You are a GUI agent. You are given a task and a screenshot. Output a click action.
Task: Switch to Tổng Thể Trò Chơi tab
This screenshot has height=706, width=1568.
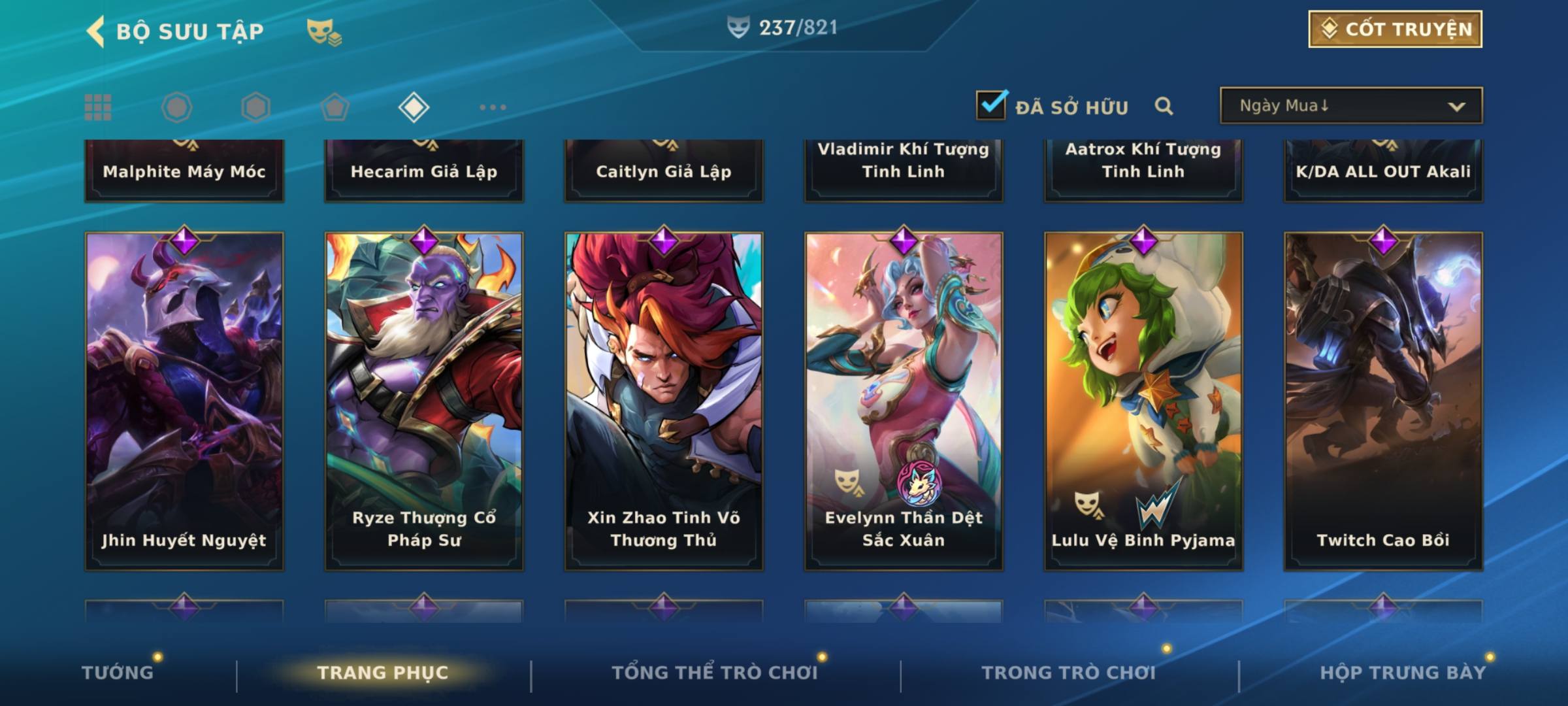(715, 673)
